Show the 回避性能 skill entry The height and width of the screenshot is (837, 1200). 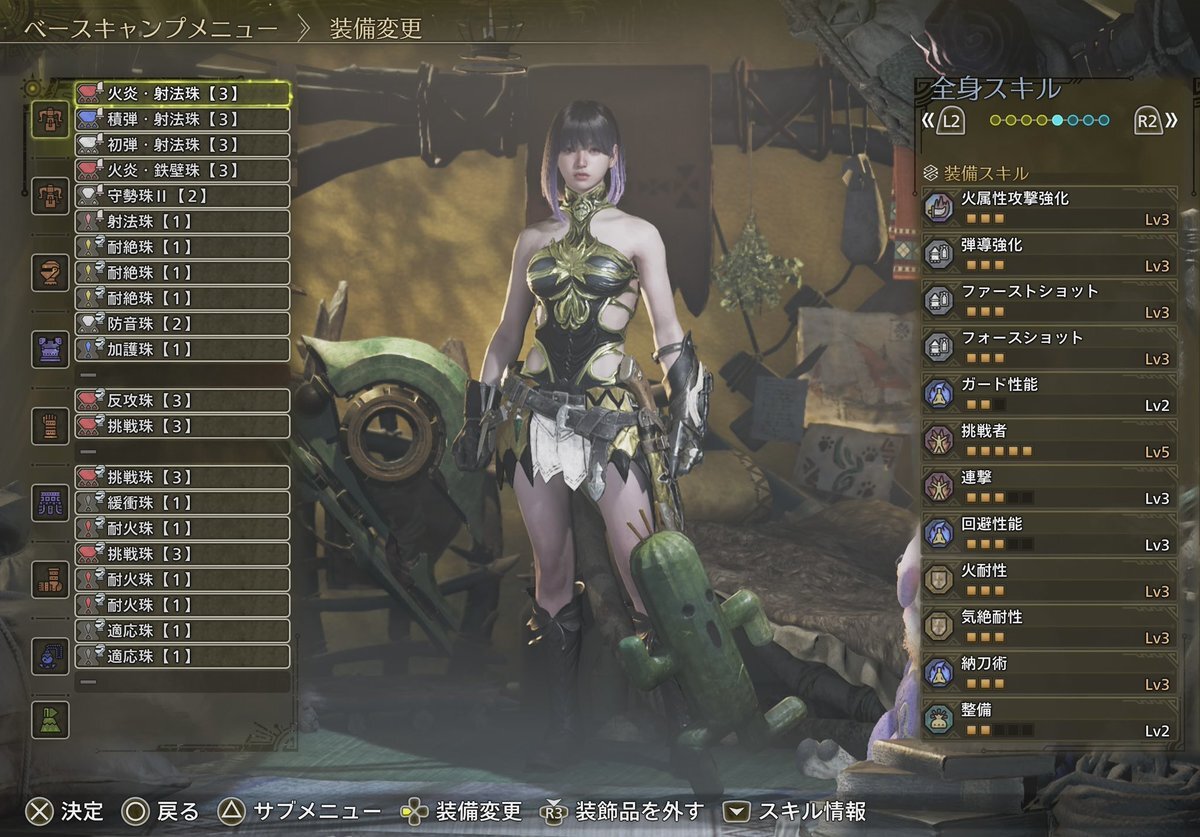click(x=1048, y=533)
